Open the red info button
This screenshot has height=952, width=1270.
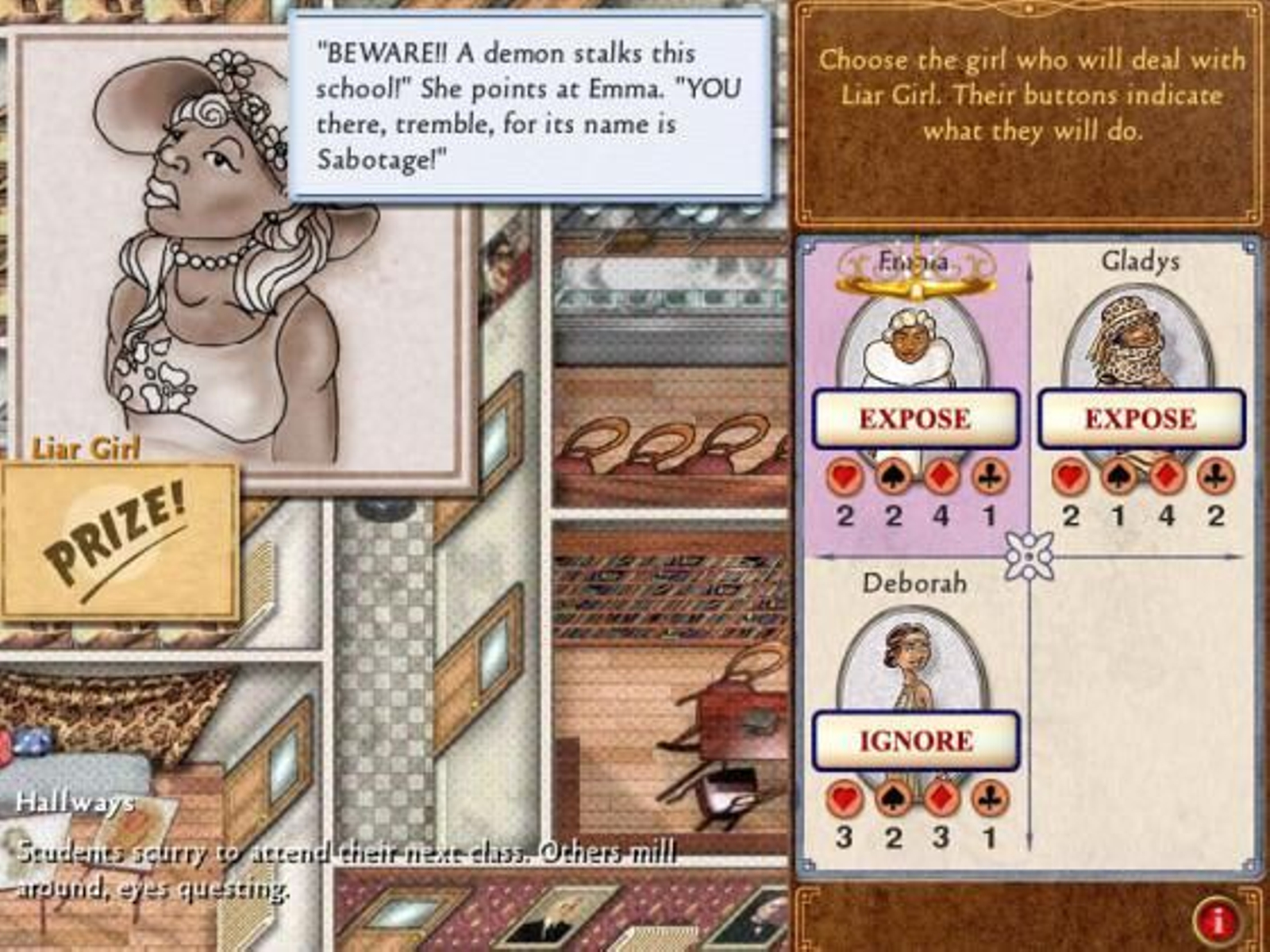pos(1218,920)
